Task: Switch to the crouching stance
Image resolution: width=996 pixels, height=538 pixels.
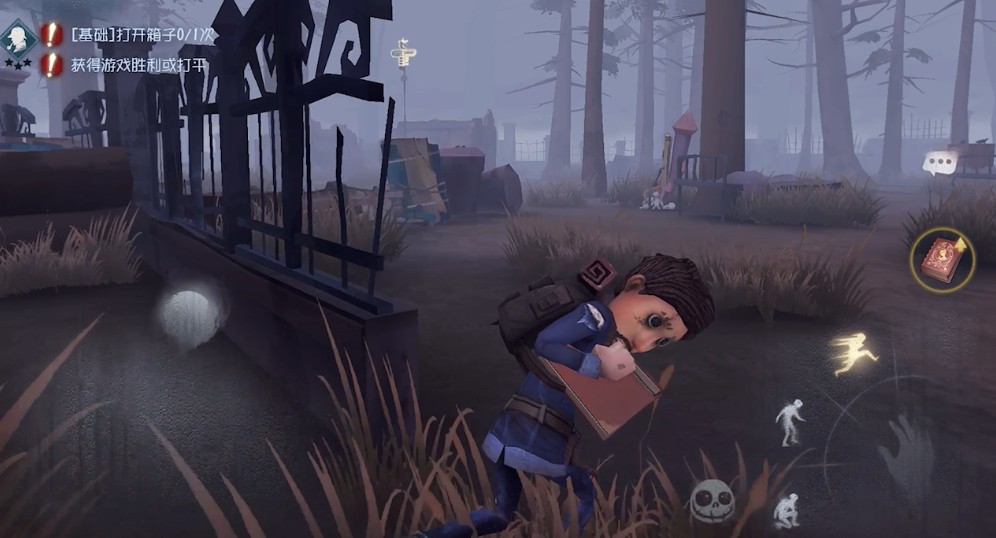Action: (787, 509)
